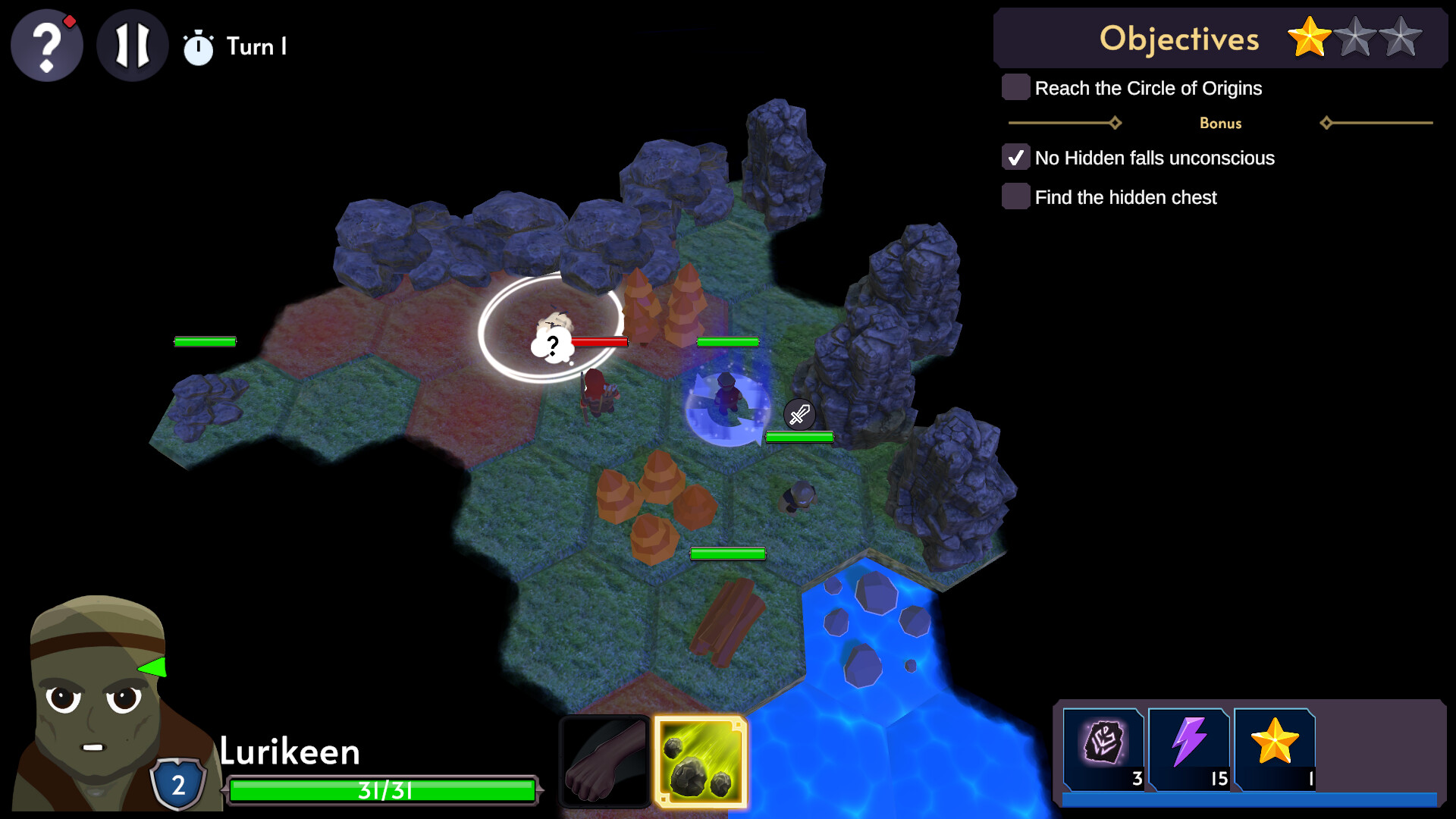Click the right diamond marker near Bonus
The width and height of the screenshot is (1456, 819).
pyautogui.click(x=1327, y=121)
